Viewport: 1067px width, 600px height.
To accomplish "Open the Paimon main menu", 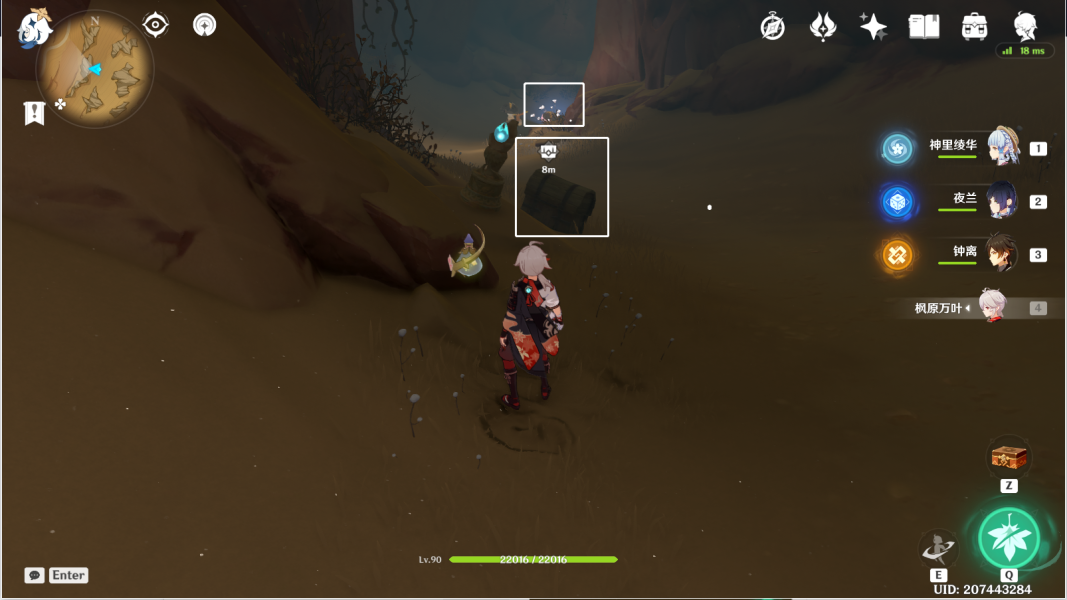I will click(x=35, y=28).
